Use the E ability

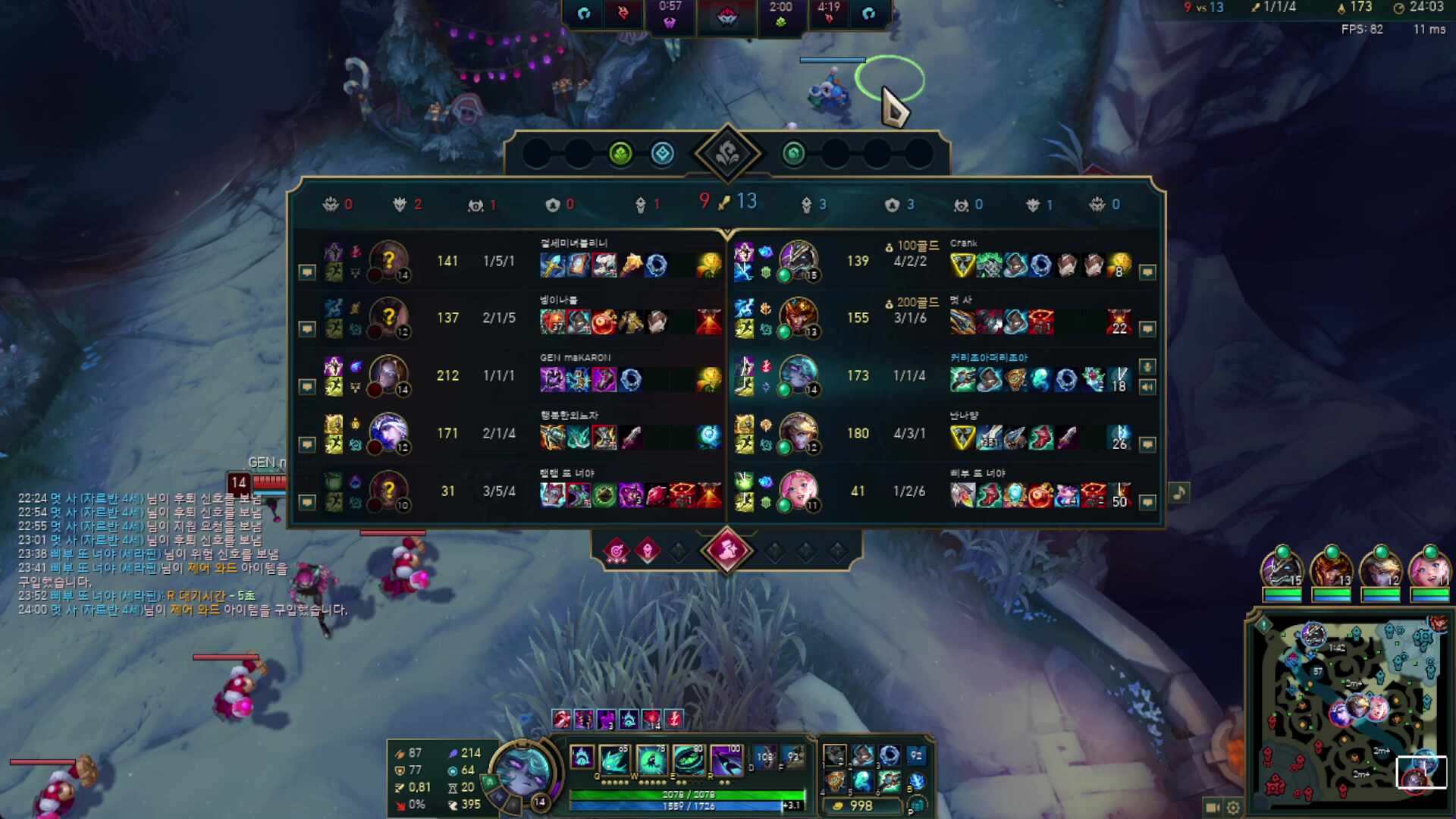pos(689,758)
